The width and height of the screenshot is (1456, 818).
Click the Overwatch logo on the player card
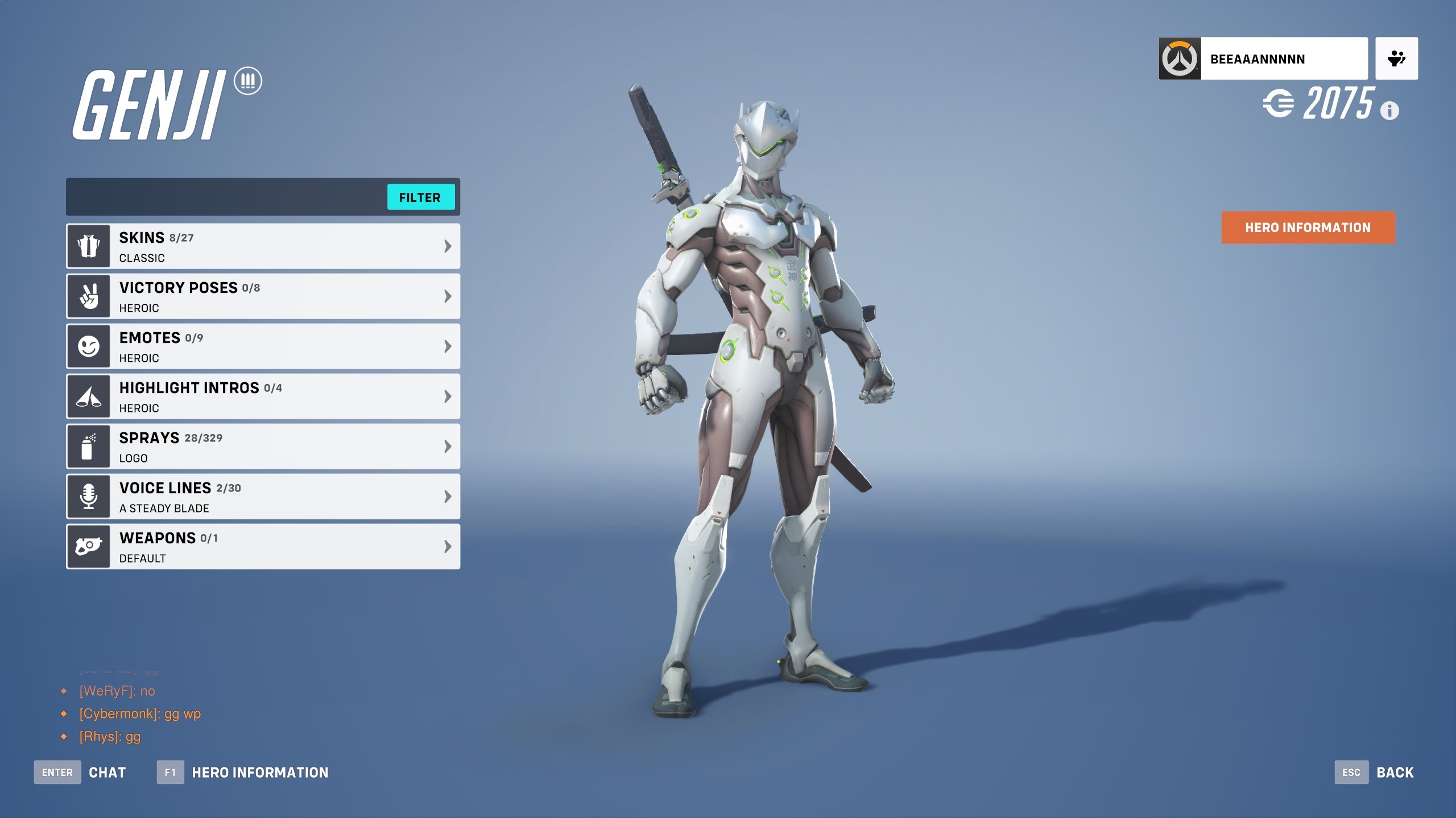pyautogui.click(x=1178, y=57)
